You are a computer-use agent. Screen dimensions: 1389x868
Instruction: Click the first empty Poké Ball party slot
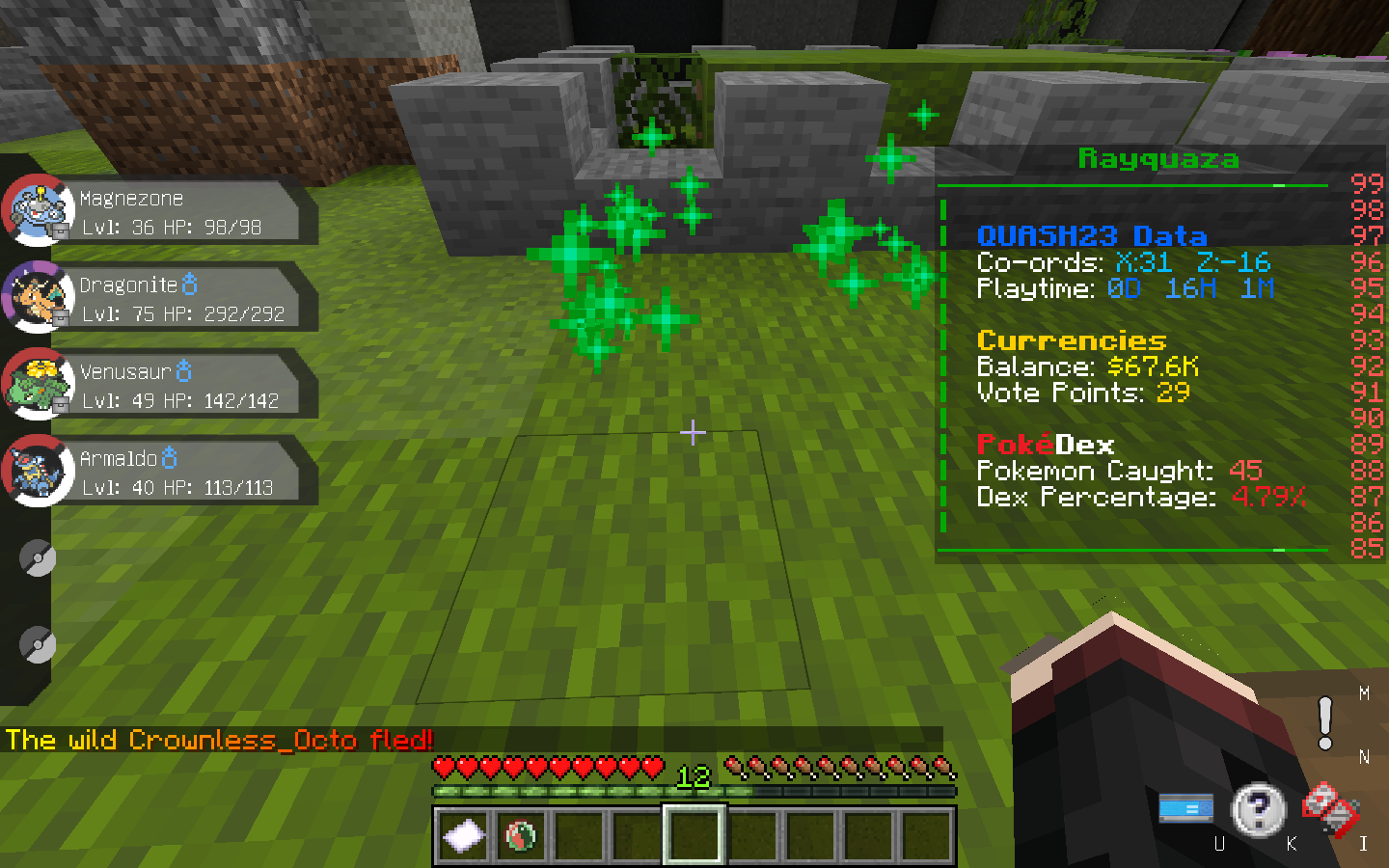pyautogui.click(x=37, y=557)
